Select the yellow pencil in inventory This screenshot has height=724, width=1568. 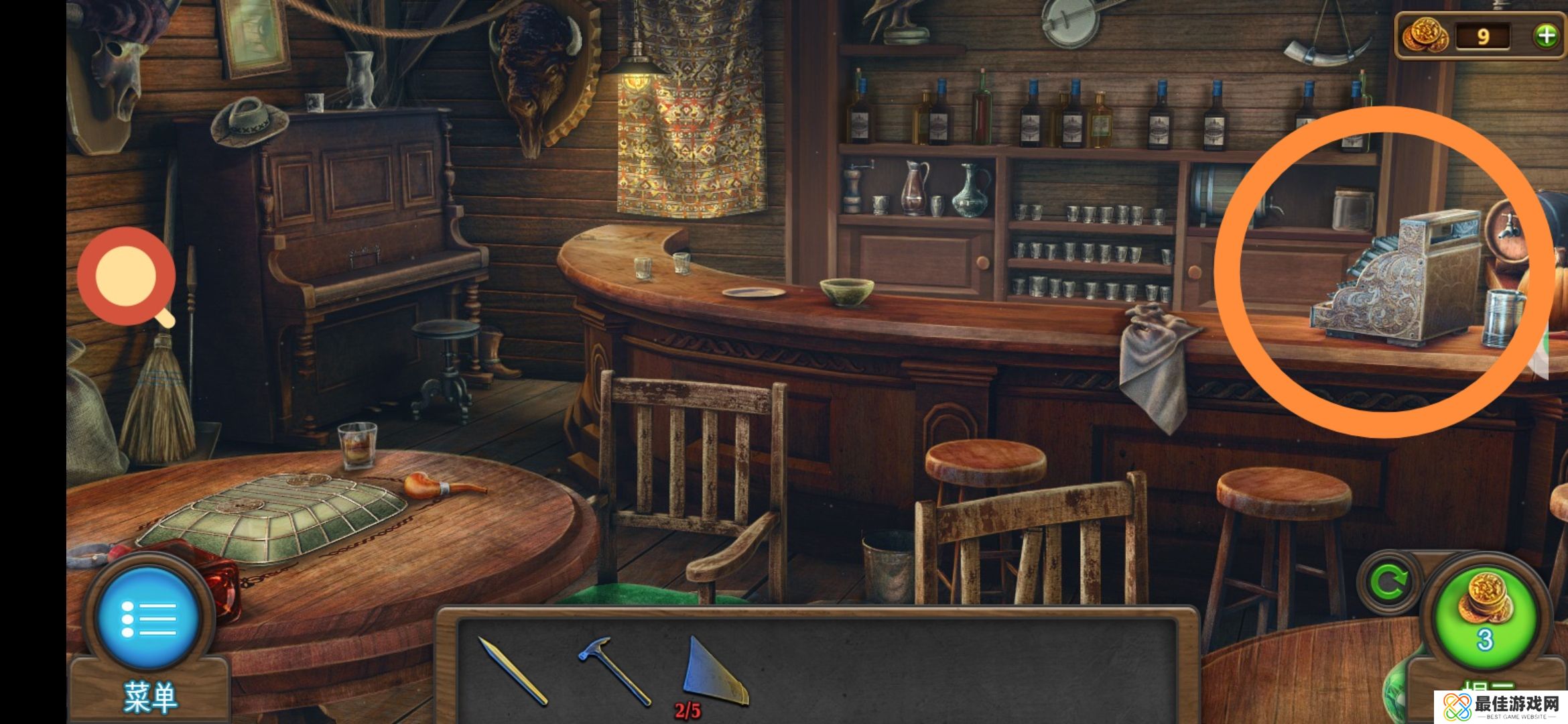513,671
